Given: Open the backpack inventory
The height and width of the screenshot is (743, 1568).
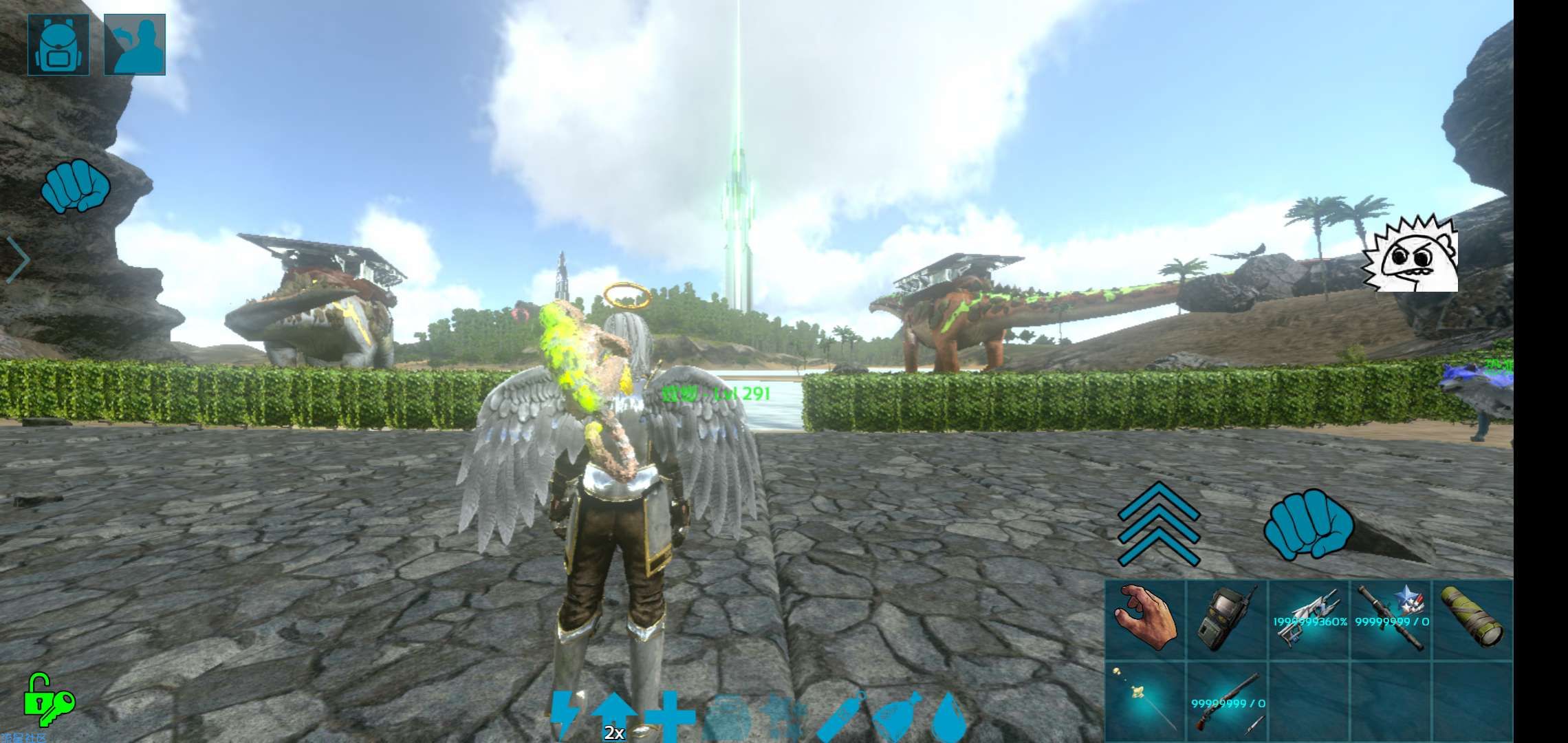Looking at the screenshot, I should coord(58,45).
